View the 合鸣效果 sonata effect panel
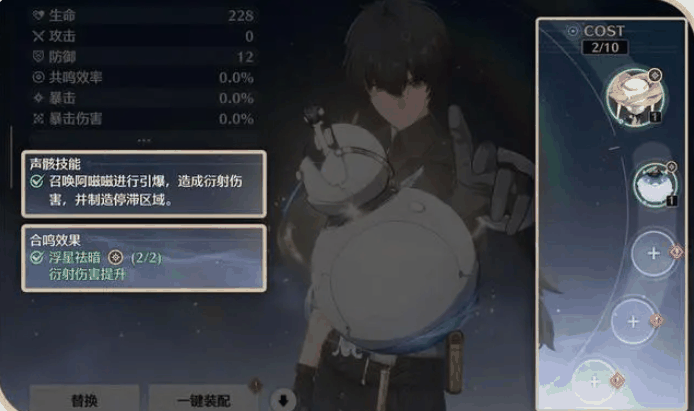 coord(144,258)
